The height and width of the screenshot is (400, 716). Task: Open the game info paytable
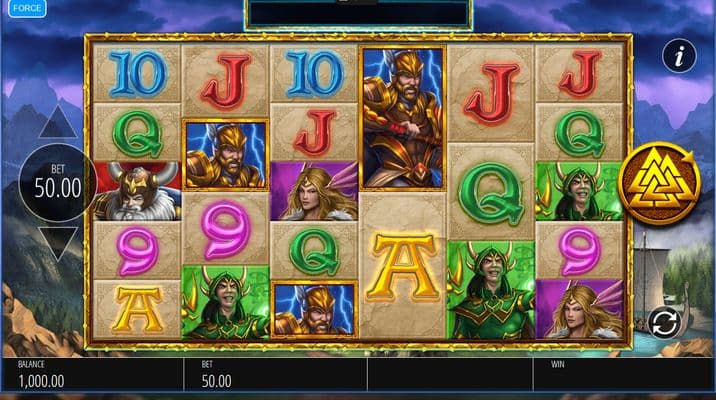(679, 56)
